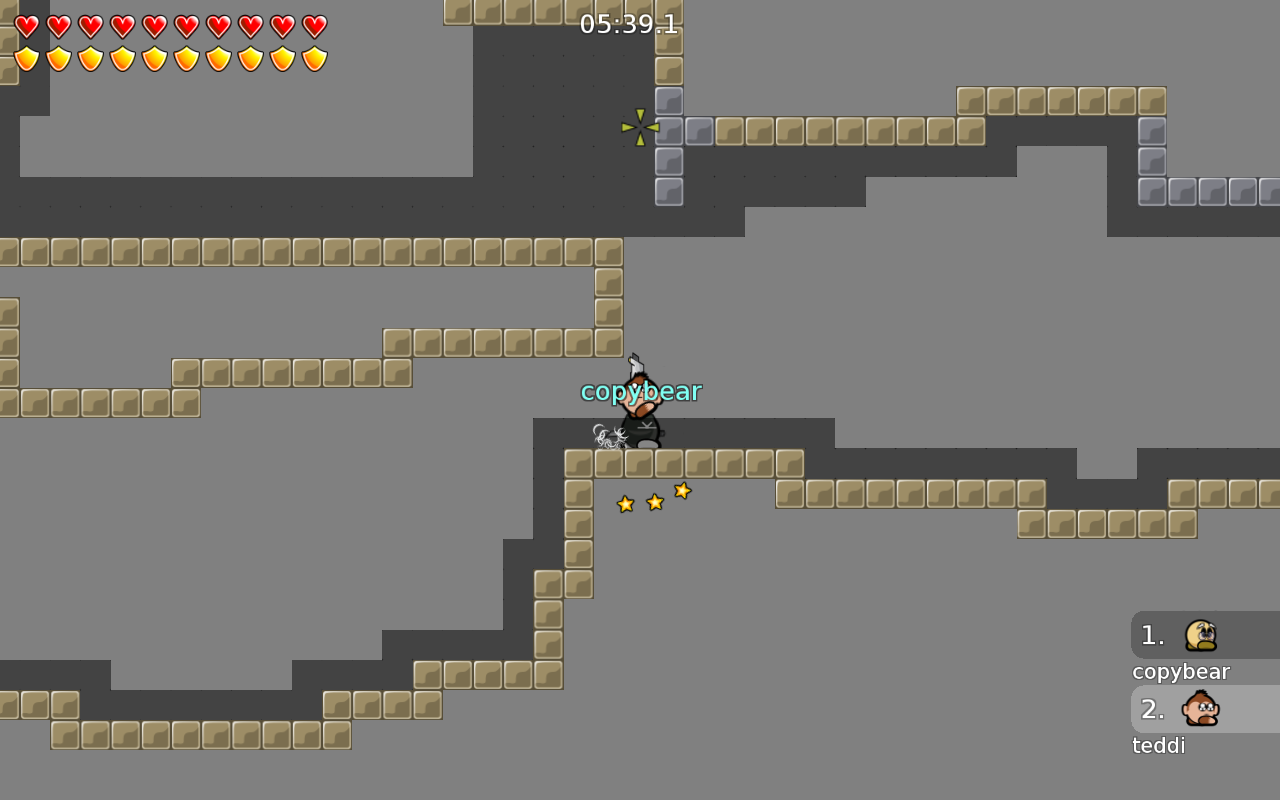Screen dimensions: 1280x800
Task: Click the white smoke swirl beside the player
Action: (606, 434)
